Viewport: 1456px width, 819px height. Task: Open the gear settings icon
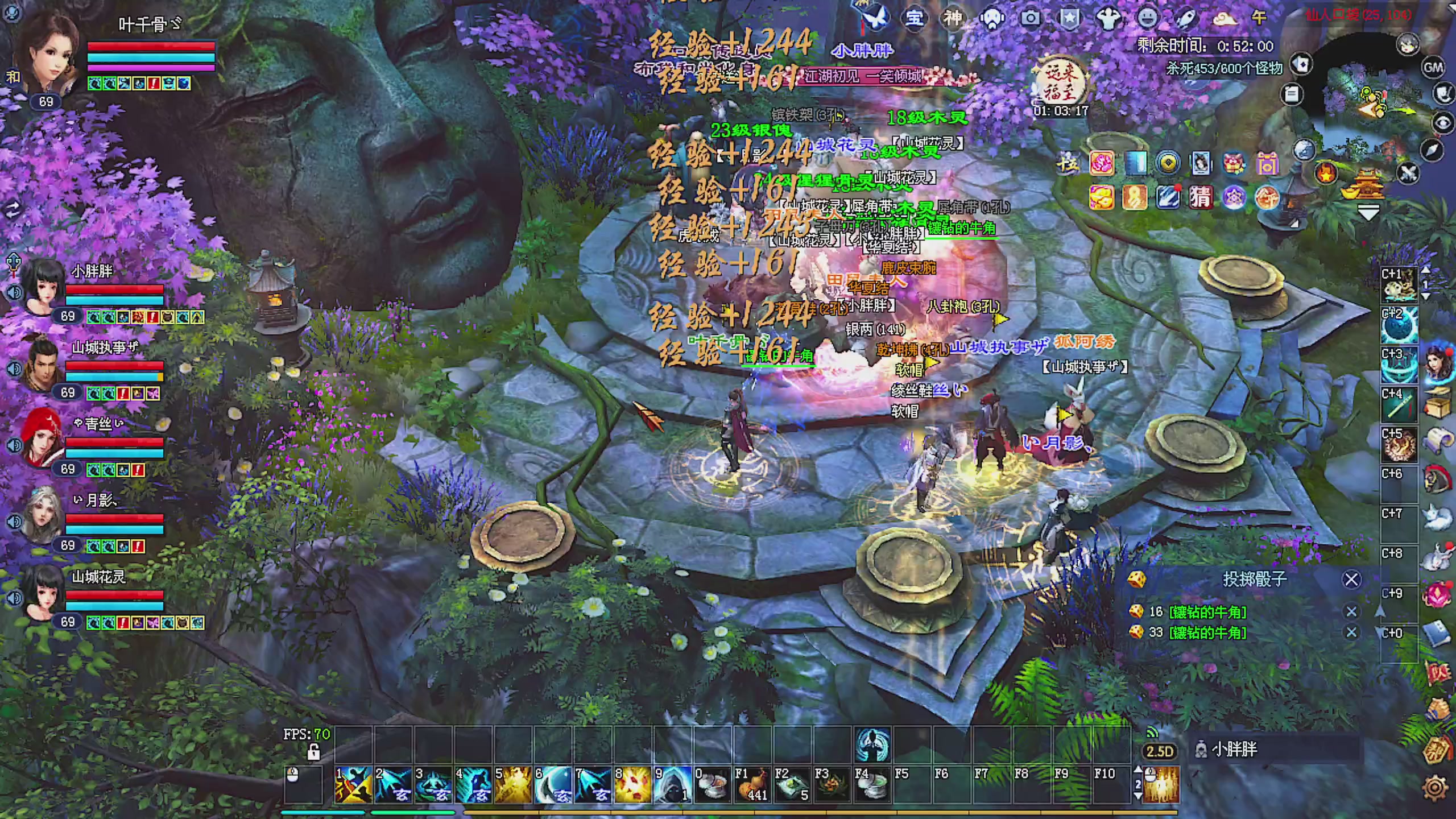(1435, 788)
